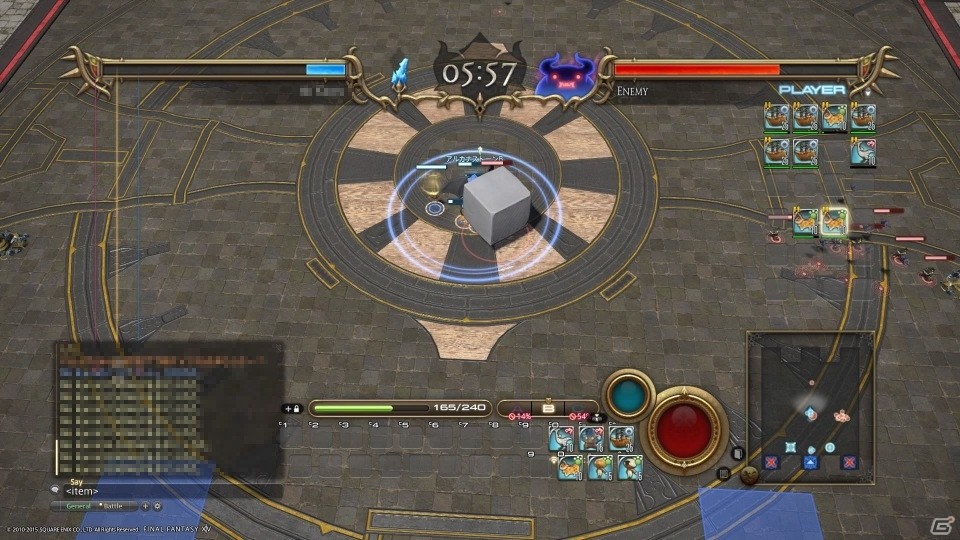Add a new chat tab

(x=146, y=507)
